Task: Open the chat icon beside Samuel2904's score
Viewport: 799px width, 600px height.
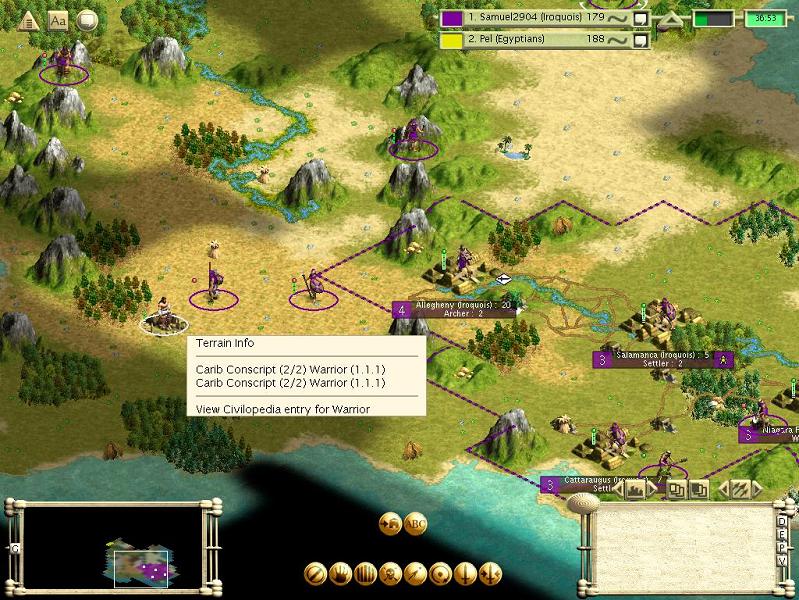Action: [x=642, y=18]
